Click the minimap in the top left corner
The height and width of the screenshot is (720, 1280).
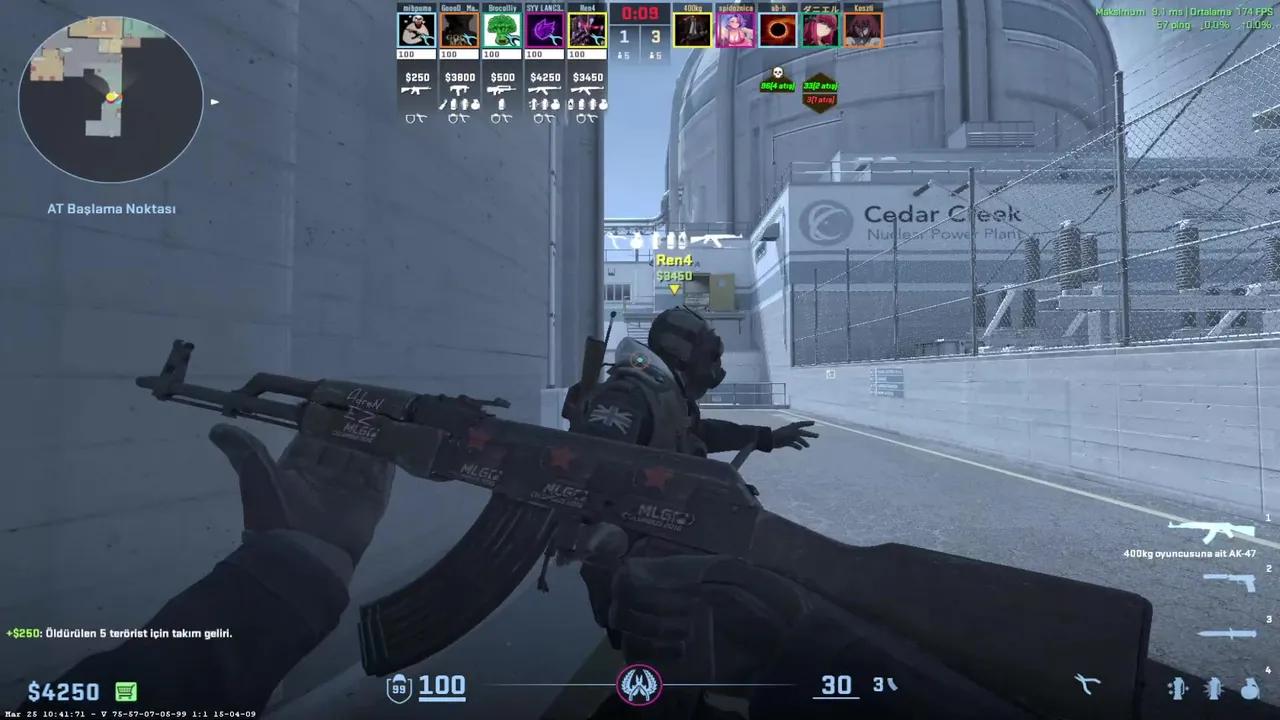[x=110, y=97]
